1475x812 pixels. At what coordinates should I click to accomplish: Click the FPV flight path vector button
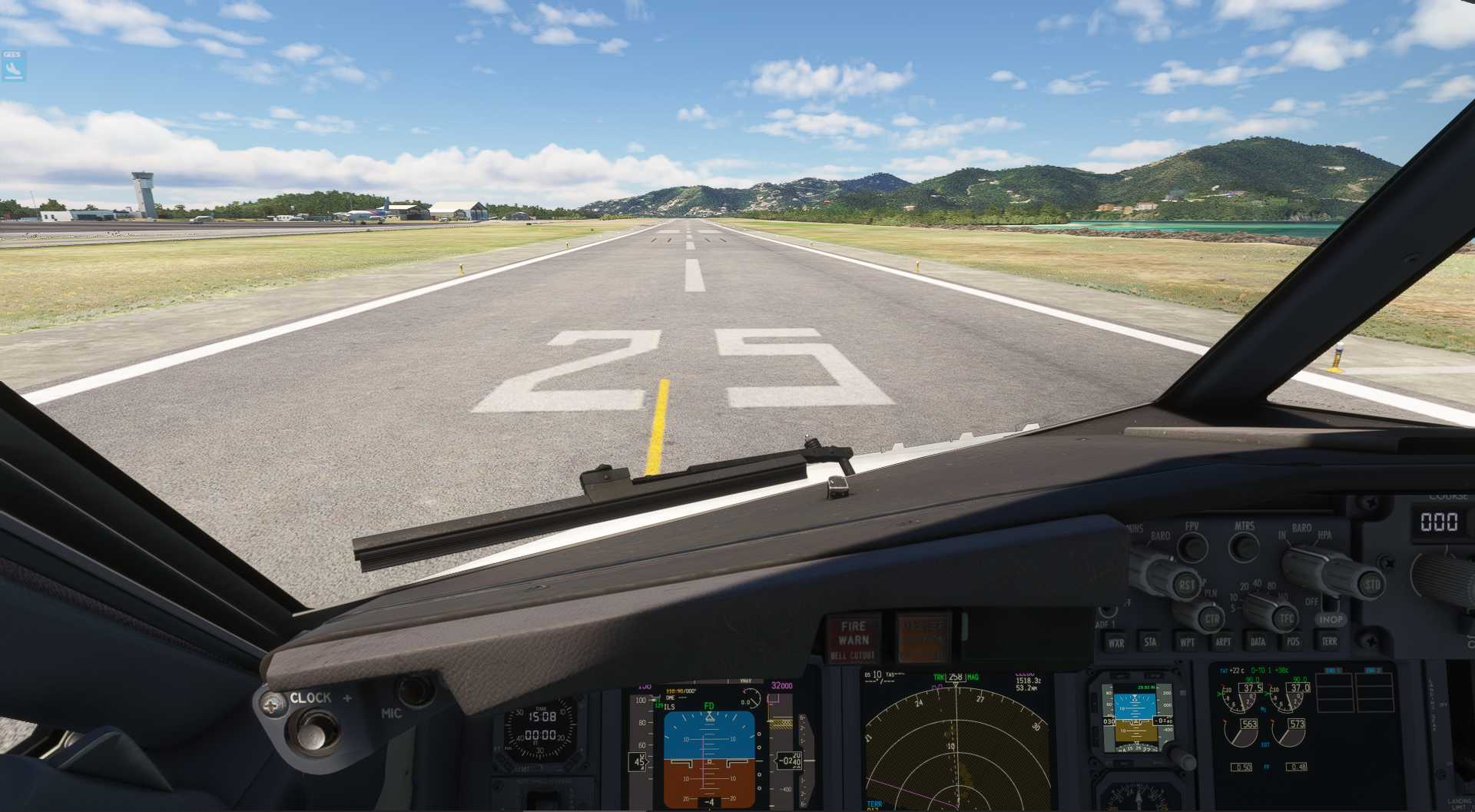click(x=1192, y=546)
